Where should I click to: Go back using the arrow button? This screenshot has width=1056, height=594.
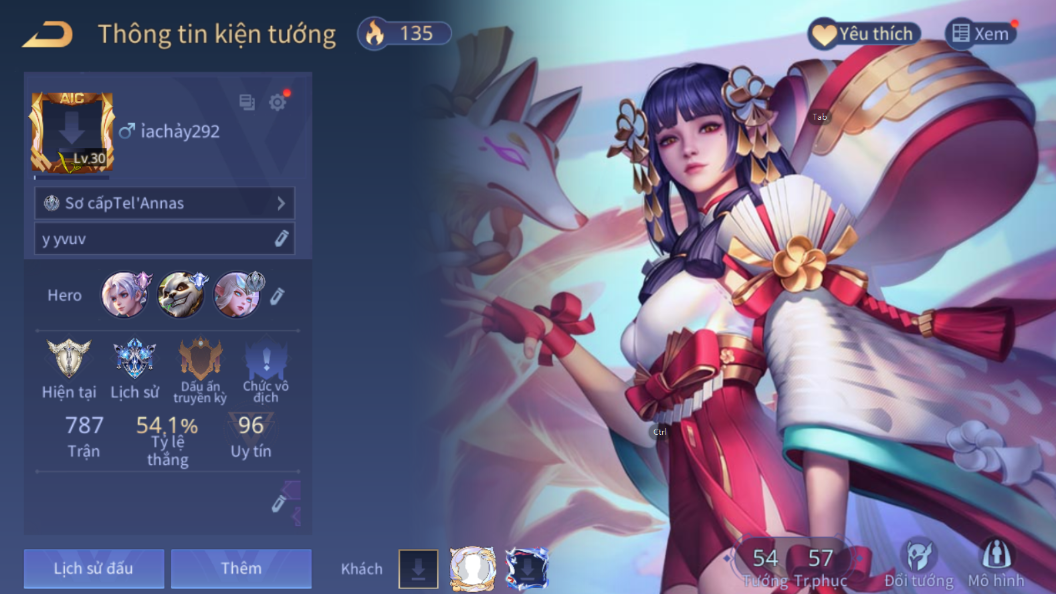pyautogui.click(x=47, y=34)
